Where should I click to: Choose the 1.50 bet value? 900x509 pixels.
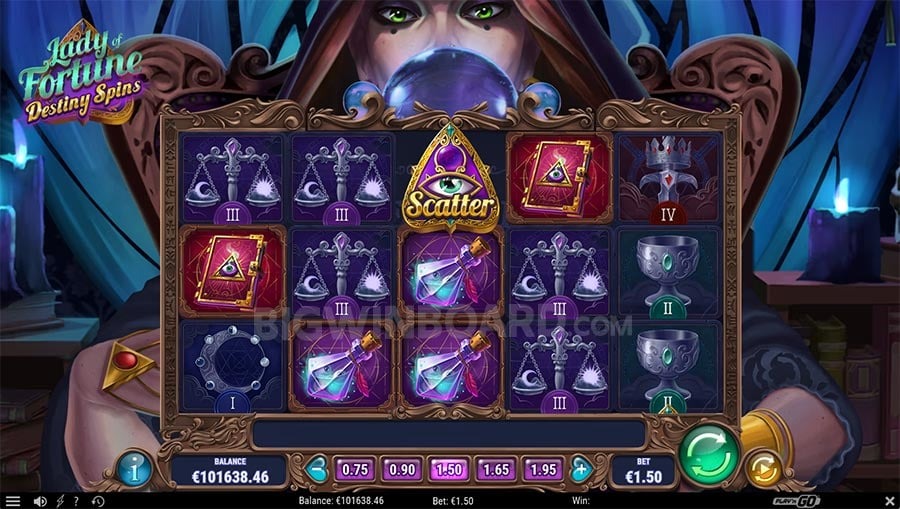point(448,468)
